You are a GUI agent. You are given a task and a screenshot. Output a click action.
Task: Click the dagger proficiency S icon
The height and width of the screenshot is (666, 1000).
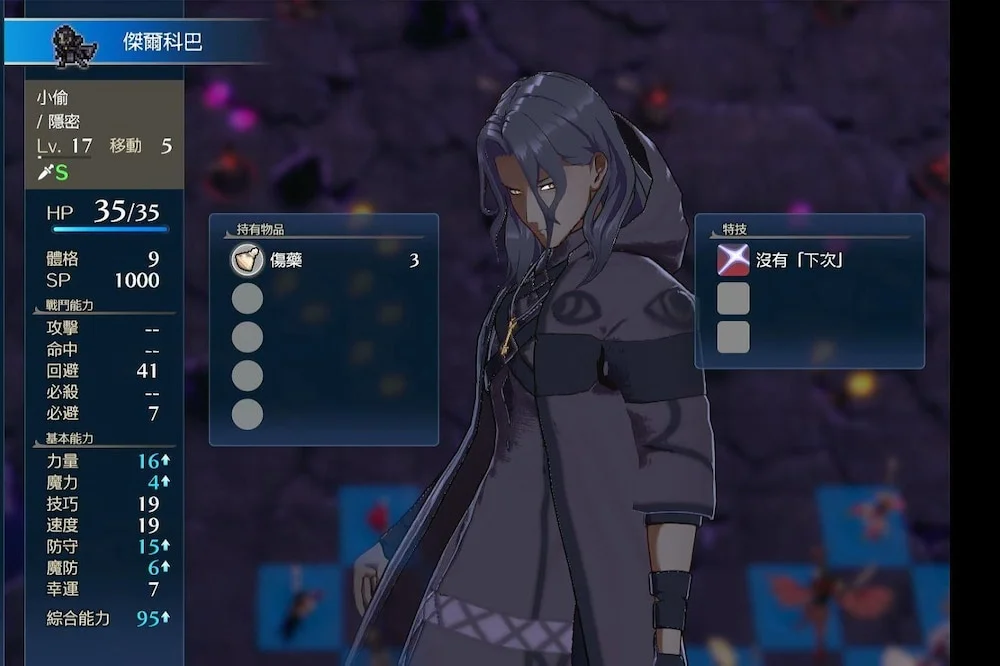tap(53, 172)
